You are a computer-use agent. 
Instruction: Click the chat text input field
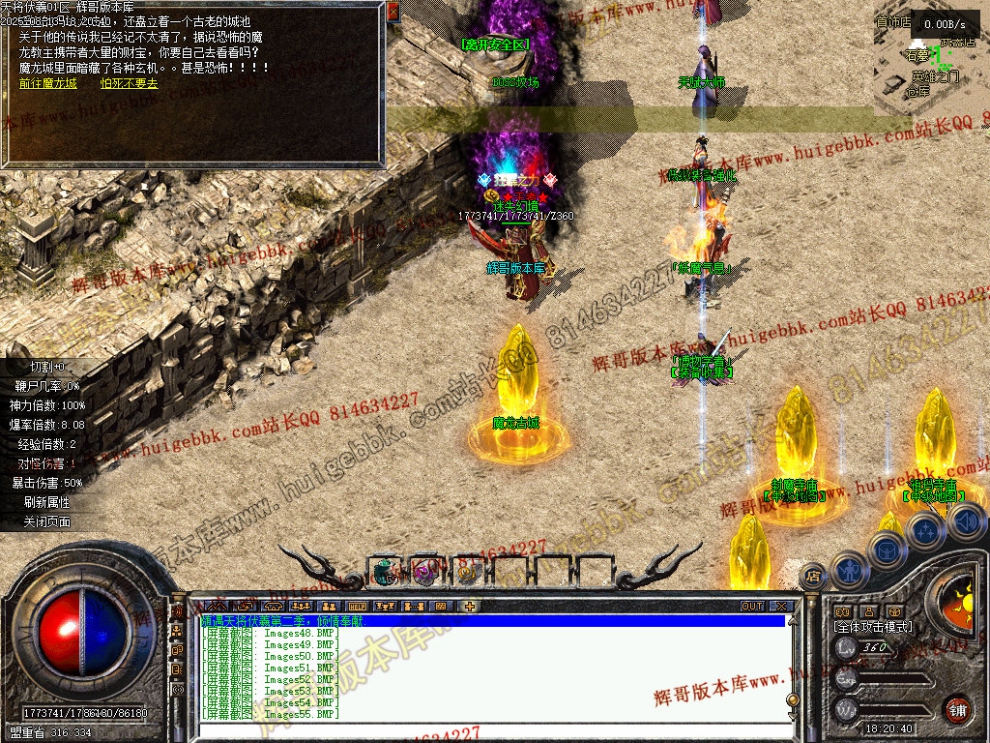490,731
